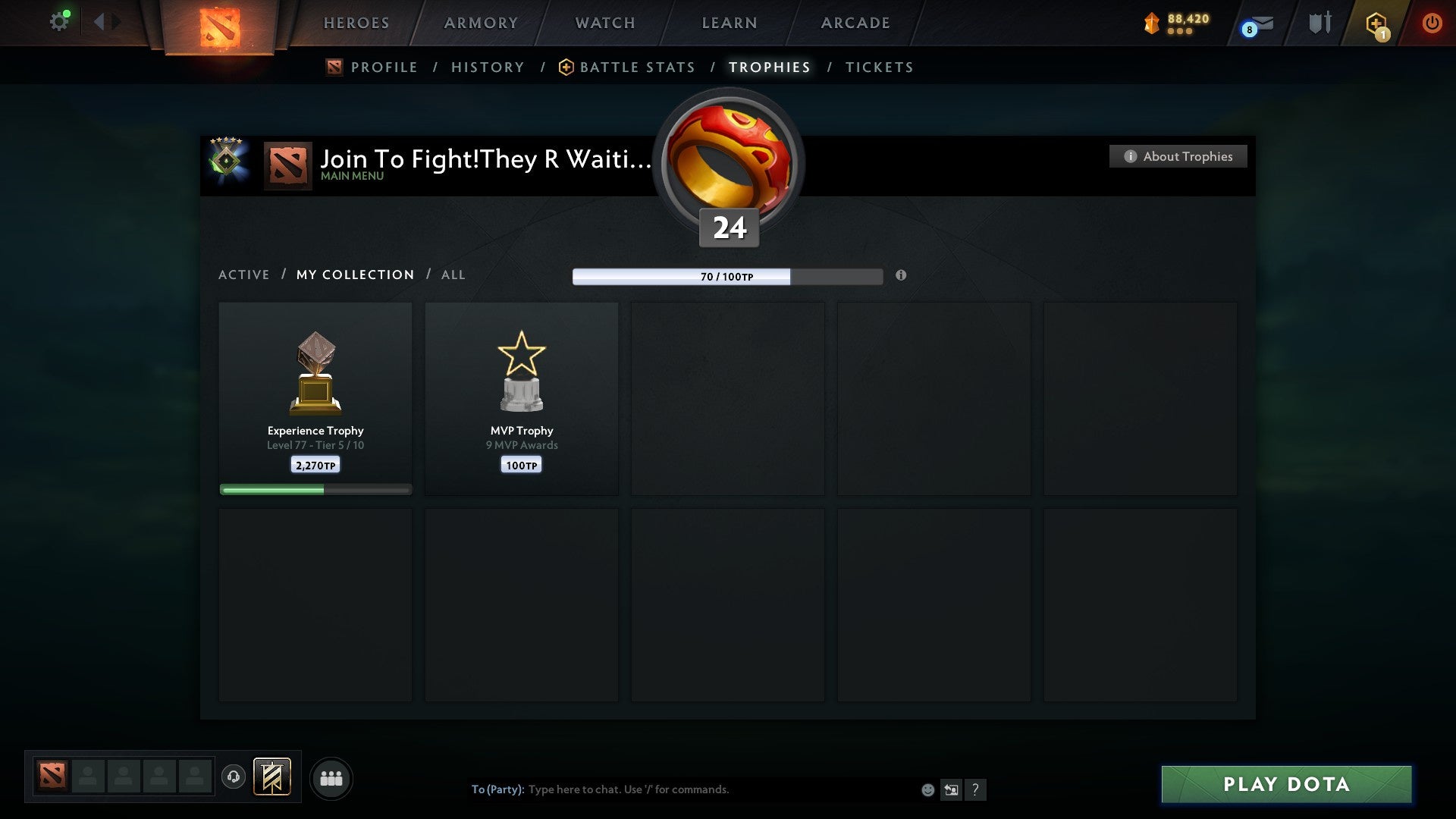
Task: Switch to the HISTORY tab
Action: coord(488,67)
